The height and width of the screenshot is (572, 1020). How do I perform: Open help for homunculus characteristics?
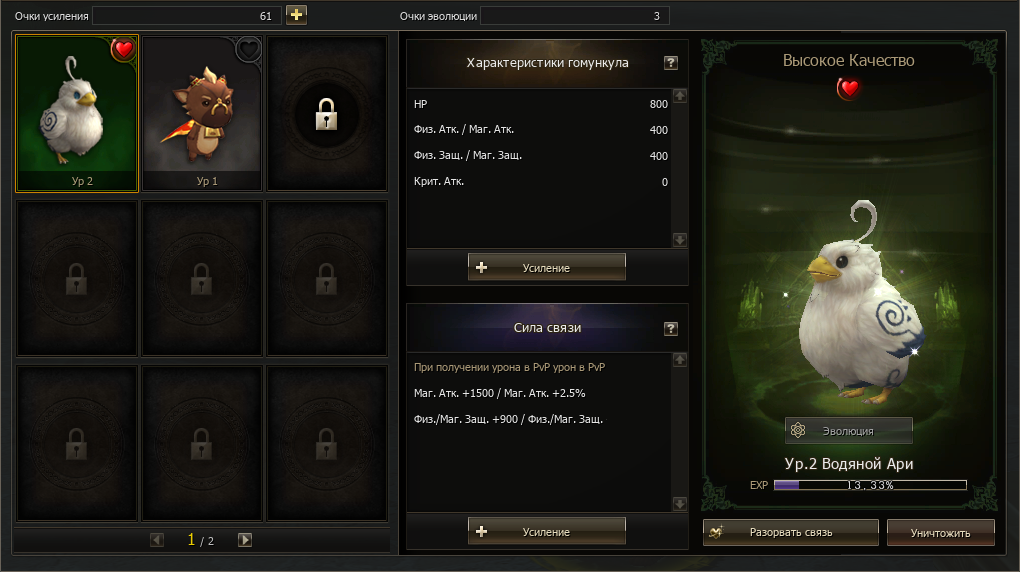coord(671,63)
